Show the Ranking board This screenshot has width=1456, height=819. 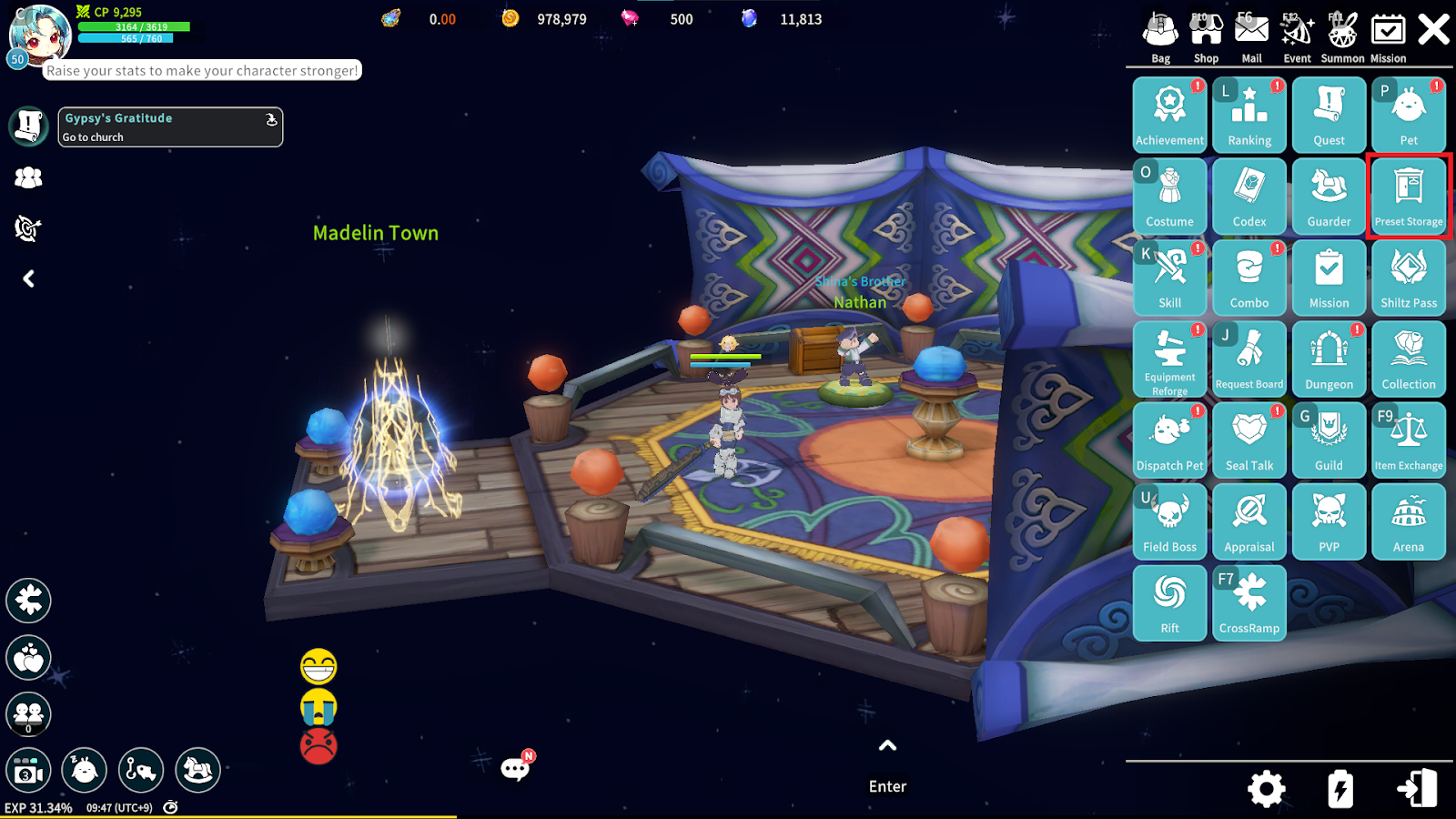(x=1249, y=114)
